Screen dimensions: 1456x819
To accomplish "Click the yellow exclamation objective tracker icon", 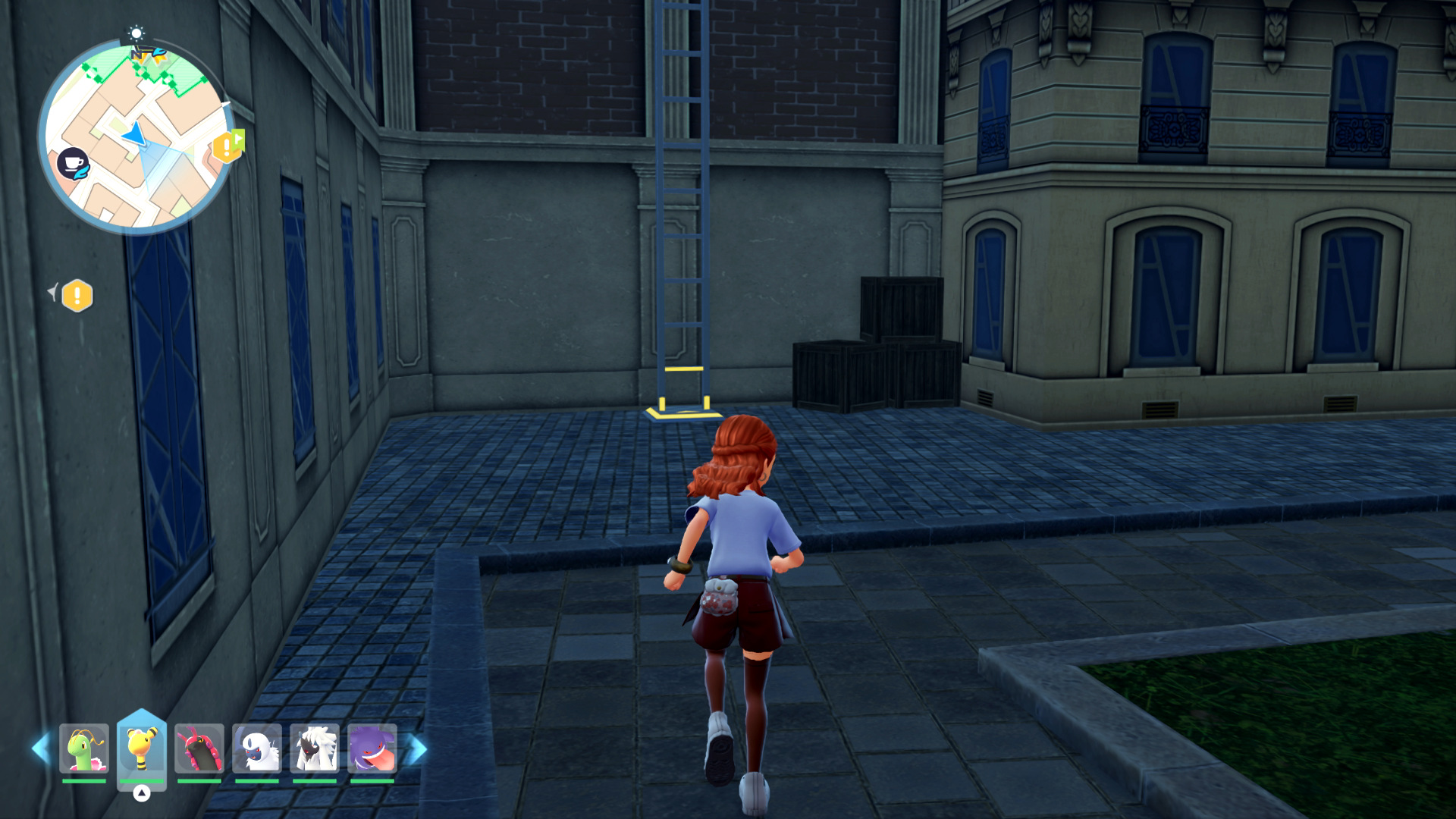I will tap(77, 296).
